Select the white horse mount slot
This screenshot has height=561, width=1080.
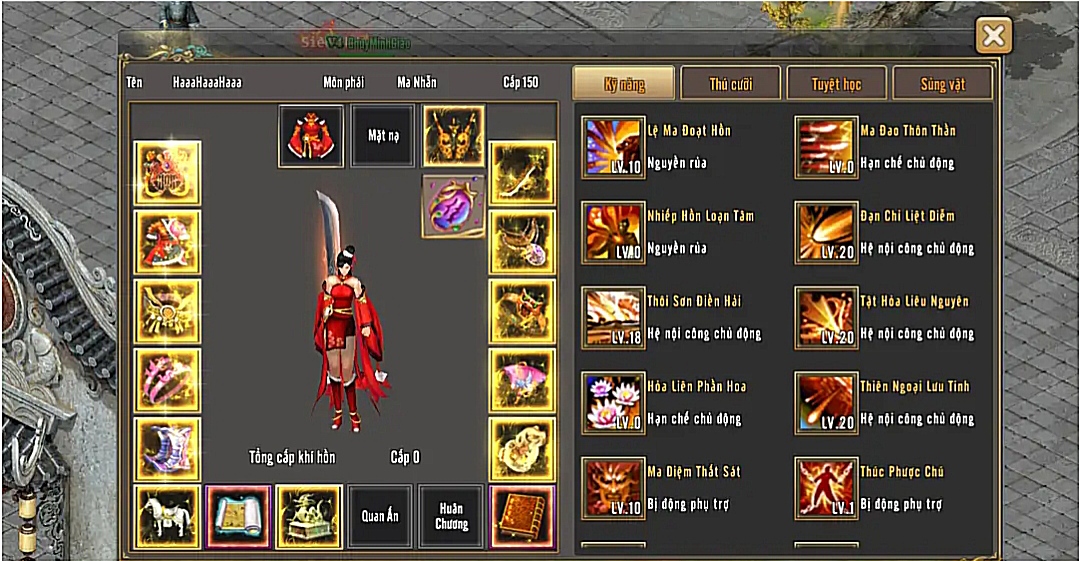point(167,516)
